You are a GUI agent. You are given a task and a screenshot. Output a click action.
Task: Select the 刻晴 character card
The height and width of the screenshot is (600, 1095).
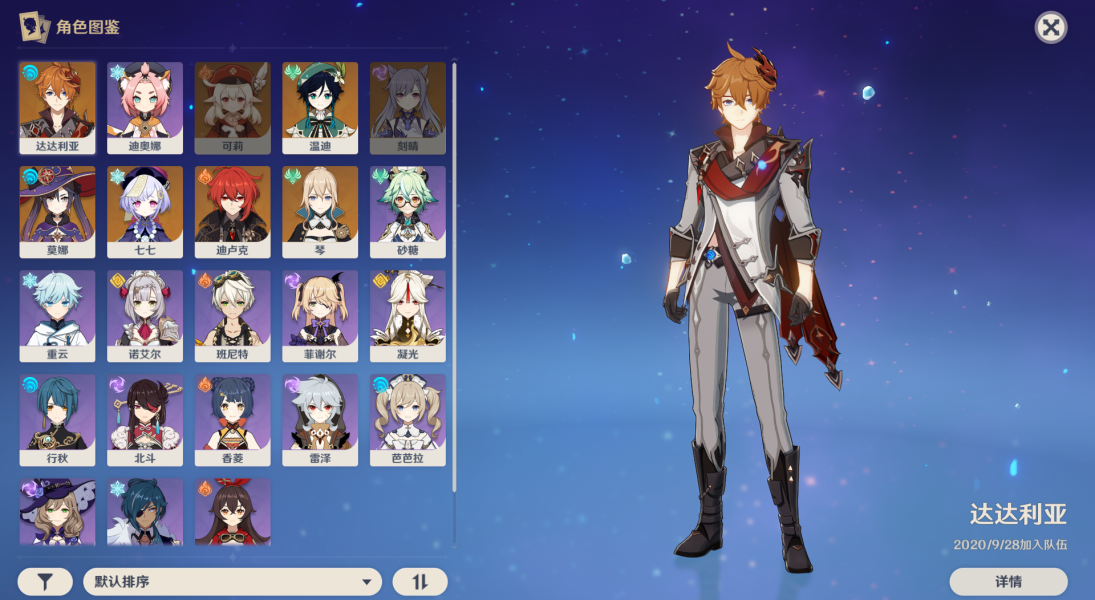pos(408,107)
